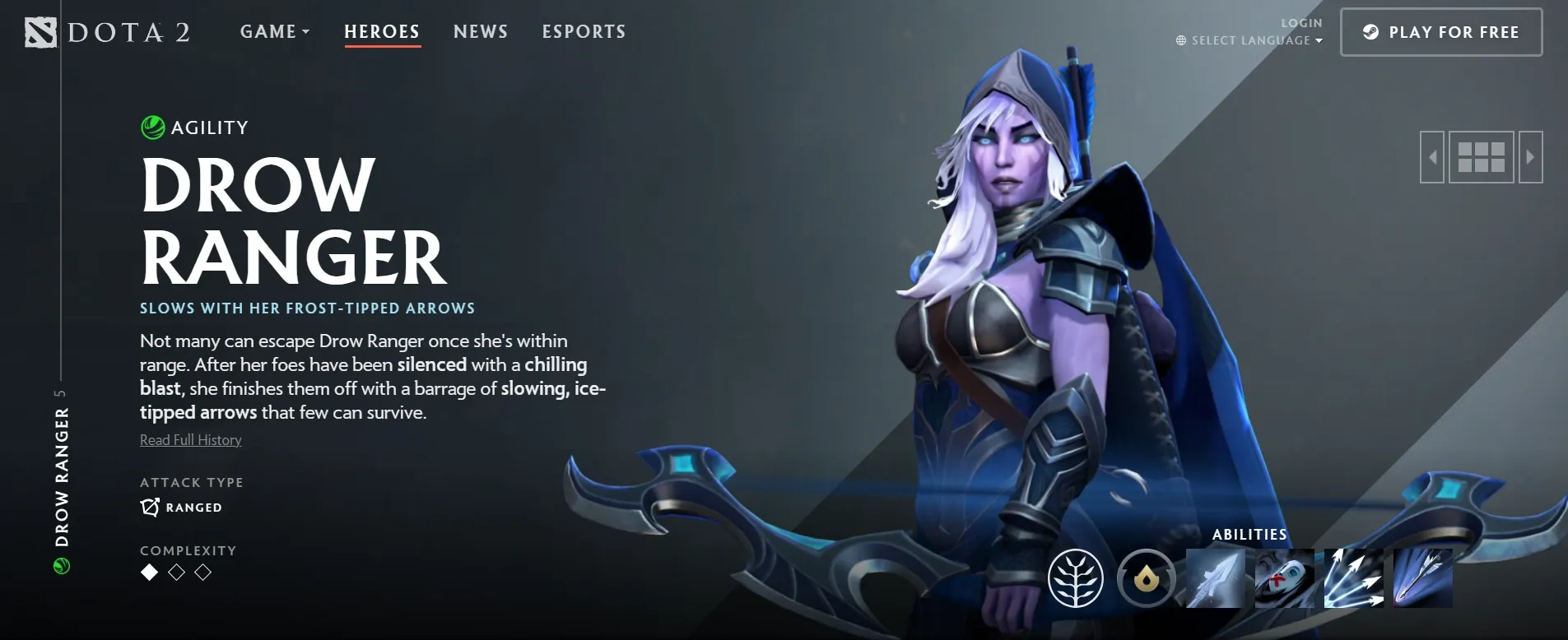Image resolution: width=1568 pixels, height=640 pixels.
Task: Click the PLAY FOR FREE button
Action: tap(1441, 32)
